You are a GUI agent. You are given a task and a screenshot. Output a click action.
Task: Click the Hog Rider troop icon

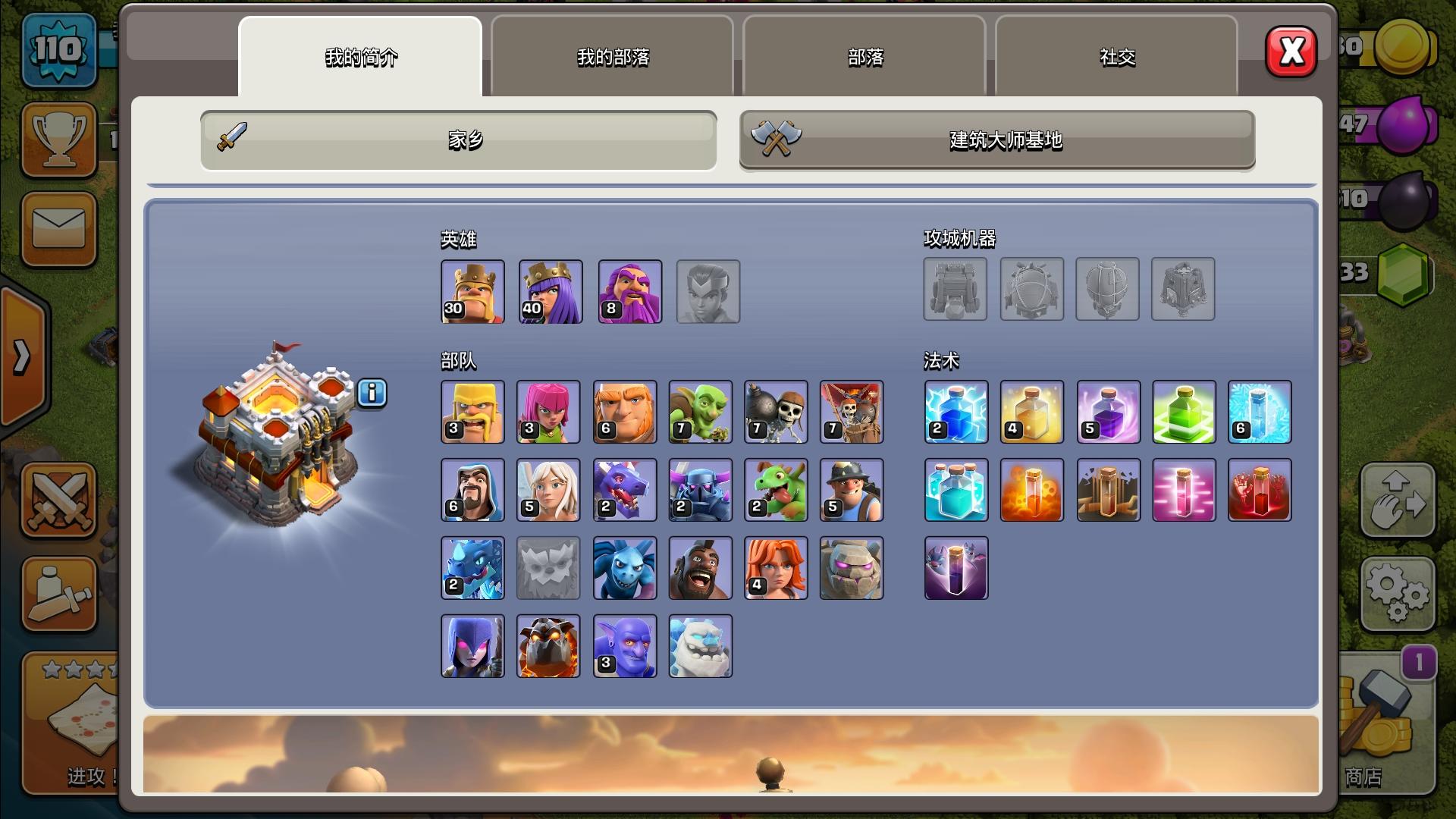click(700, 567)
